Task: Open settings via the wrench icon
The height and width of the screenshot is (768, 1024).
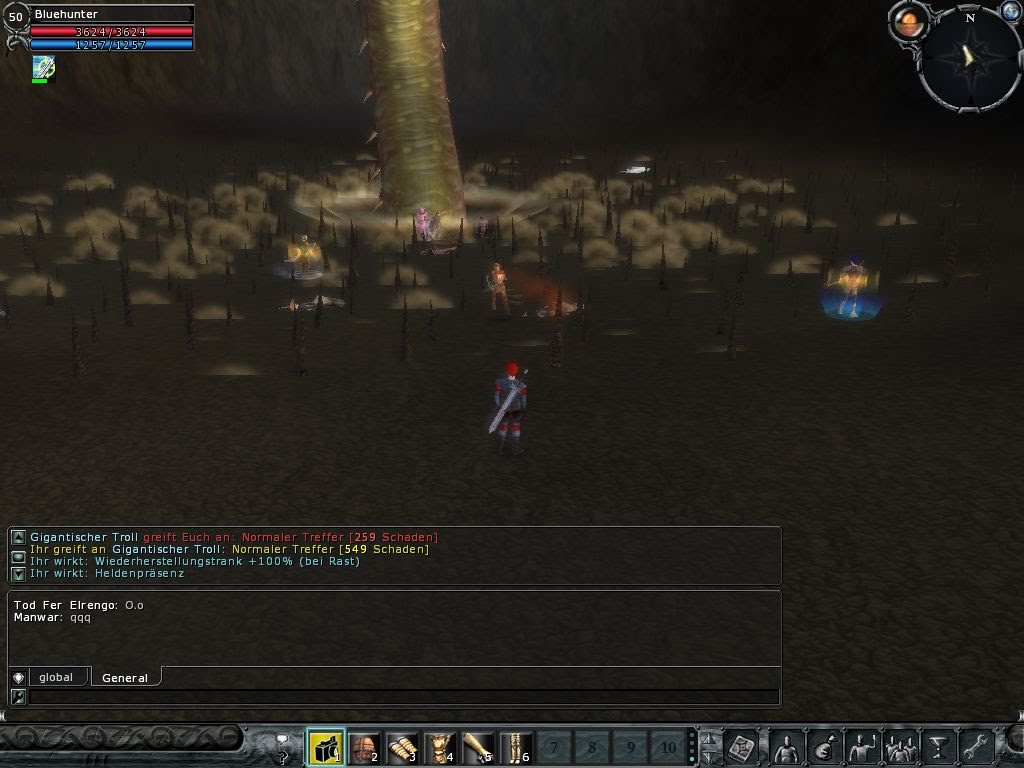Action: (x=975, y=747)
